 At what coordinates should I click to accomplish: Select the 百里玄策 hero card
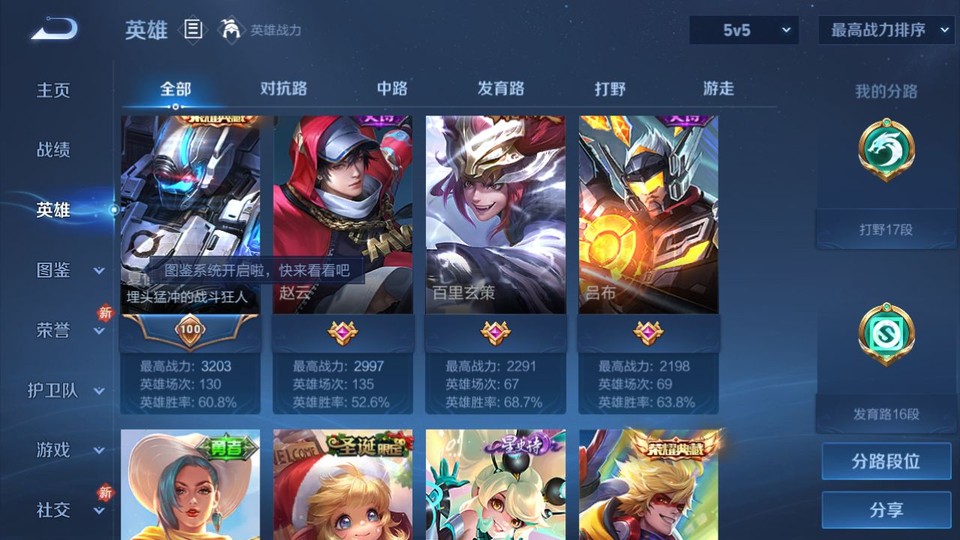495,215
